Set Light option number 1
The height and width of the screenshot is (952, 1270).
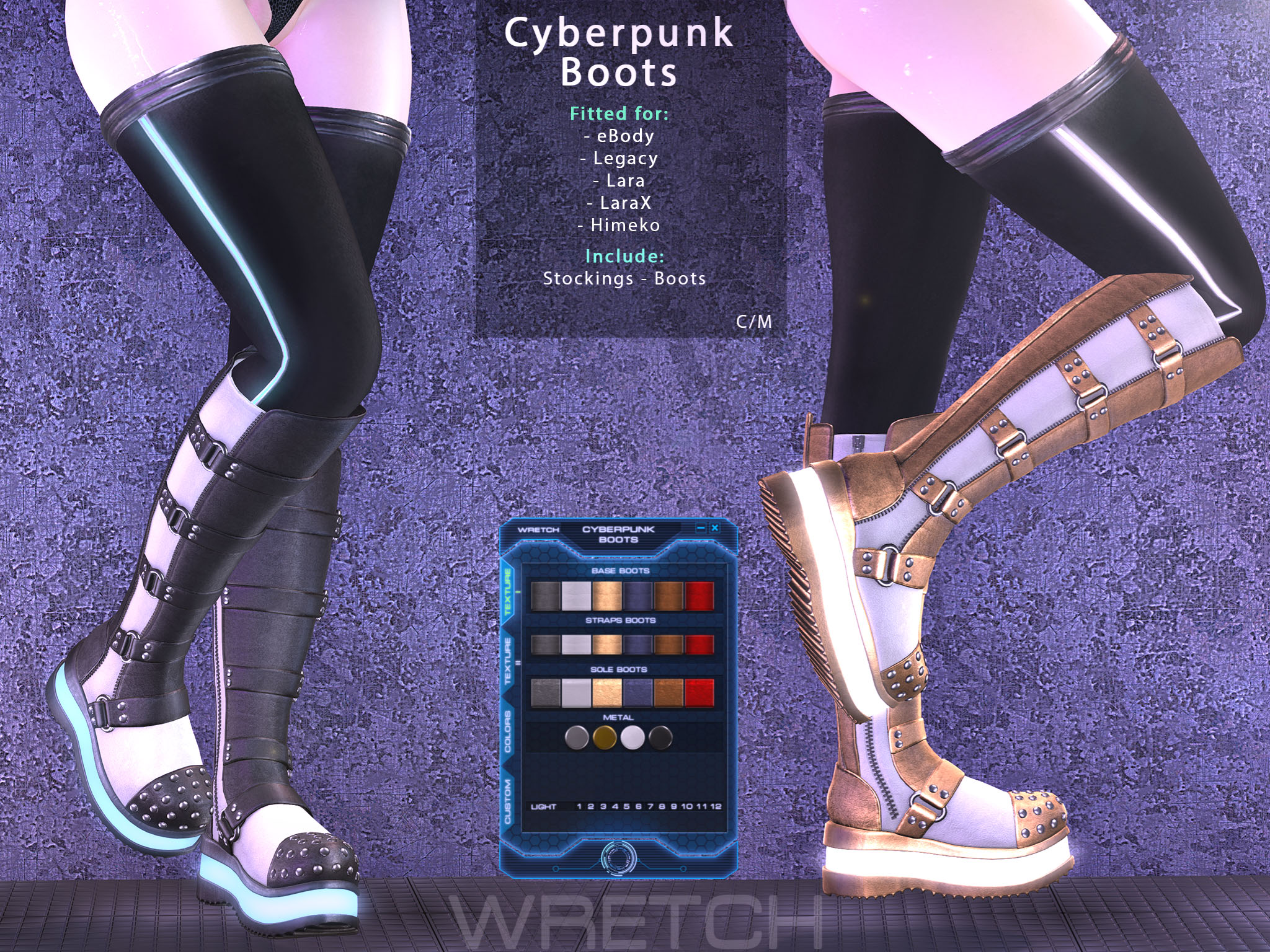pos(579,806)
